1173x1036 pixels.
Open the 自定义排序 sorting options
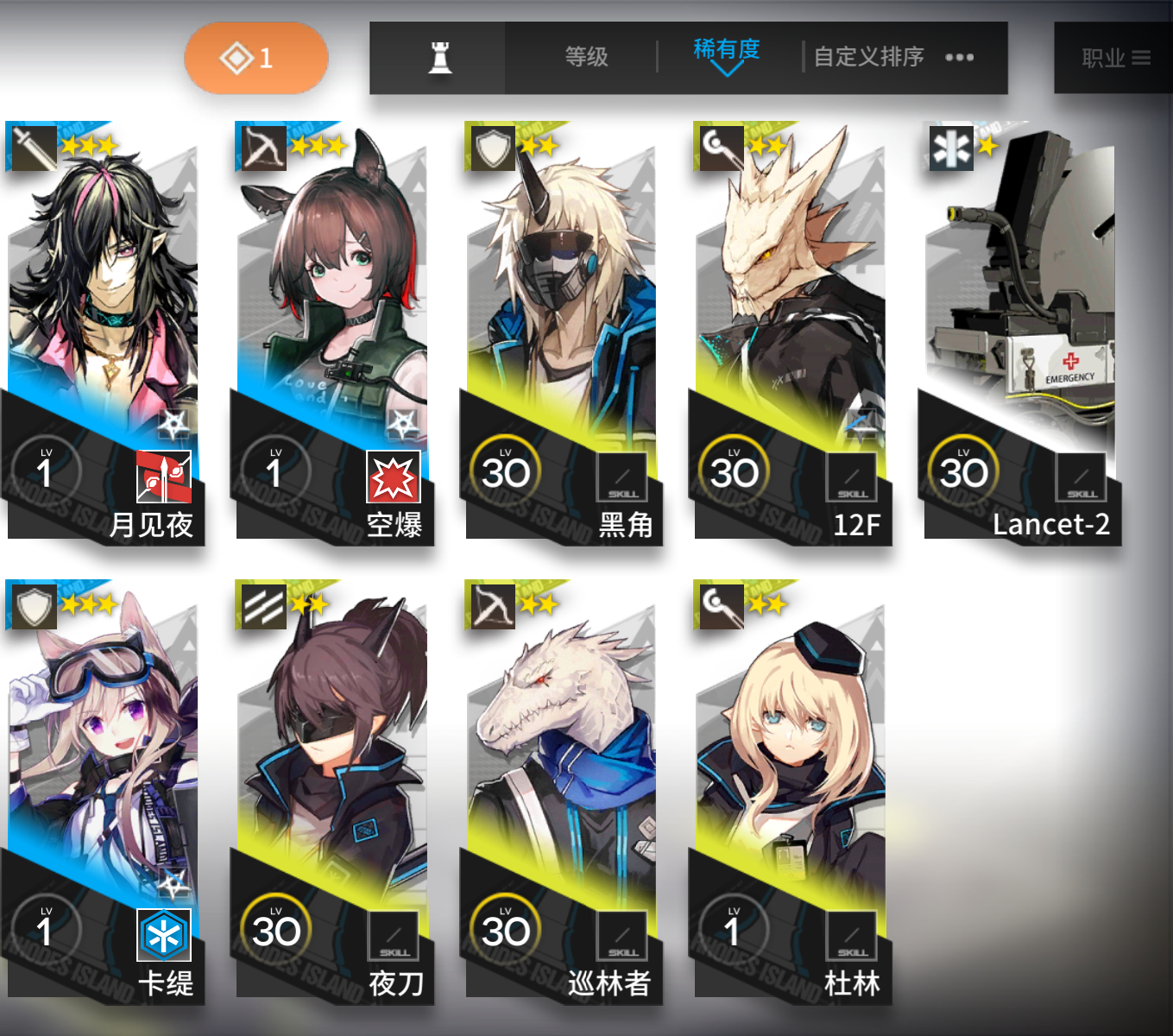point(867,56)
